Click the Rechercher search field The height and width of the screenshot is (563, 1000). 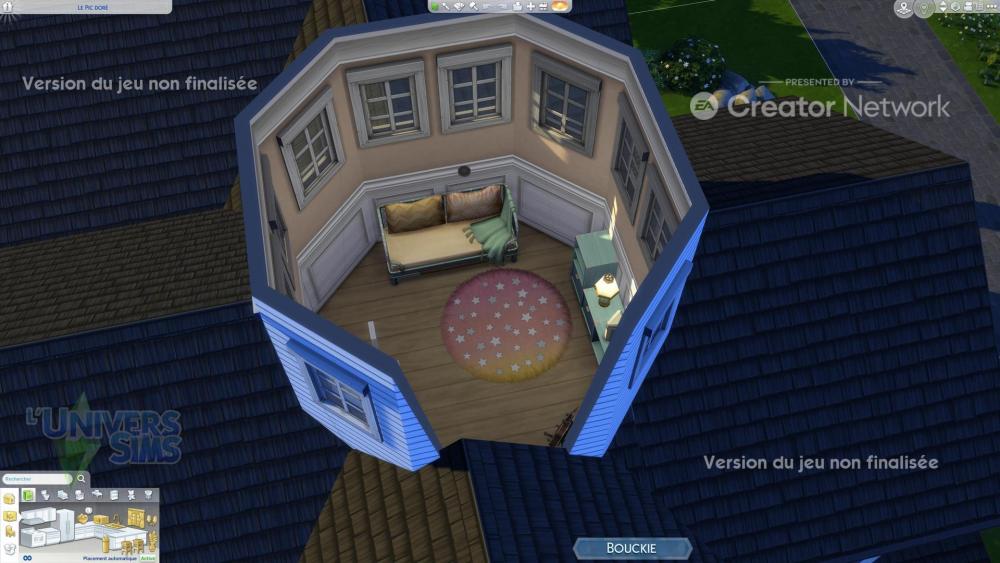coord(36,479)
